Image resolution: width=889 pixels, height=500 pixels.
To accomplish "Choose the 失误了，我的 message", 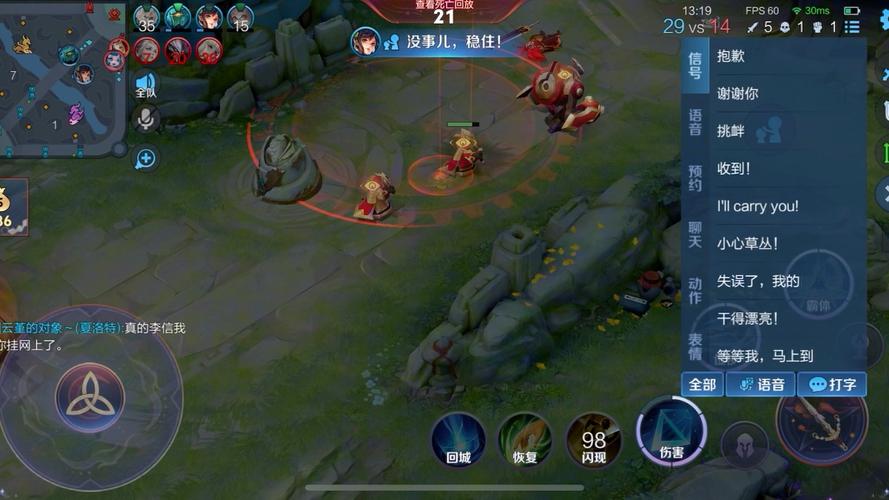I will click(758, 281).
